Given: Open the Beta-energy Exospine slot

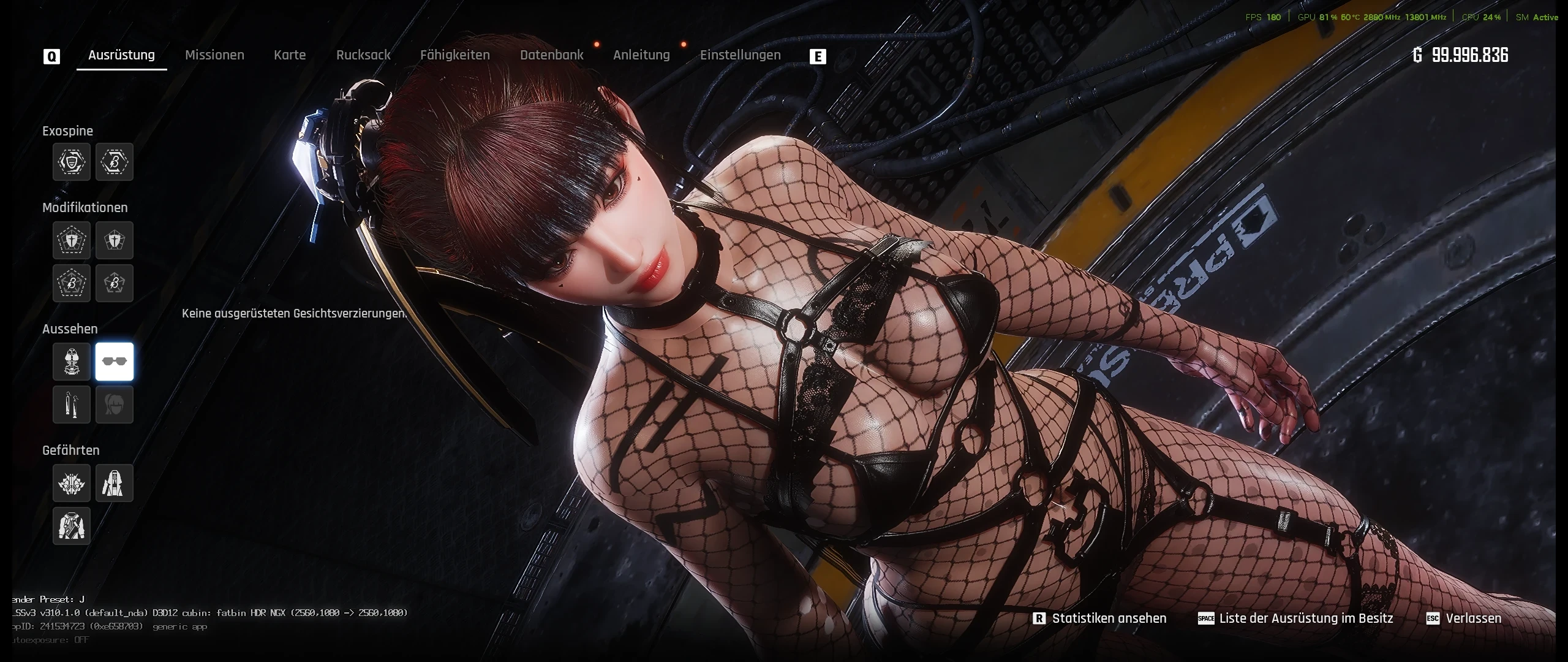Looking at the screenshot, I should click(114, 162).
